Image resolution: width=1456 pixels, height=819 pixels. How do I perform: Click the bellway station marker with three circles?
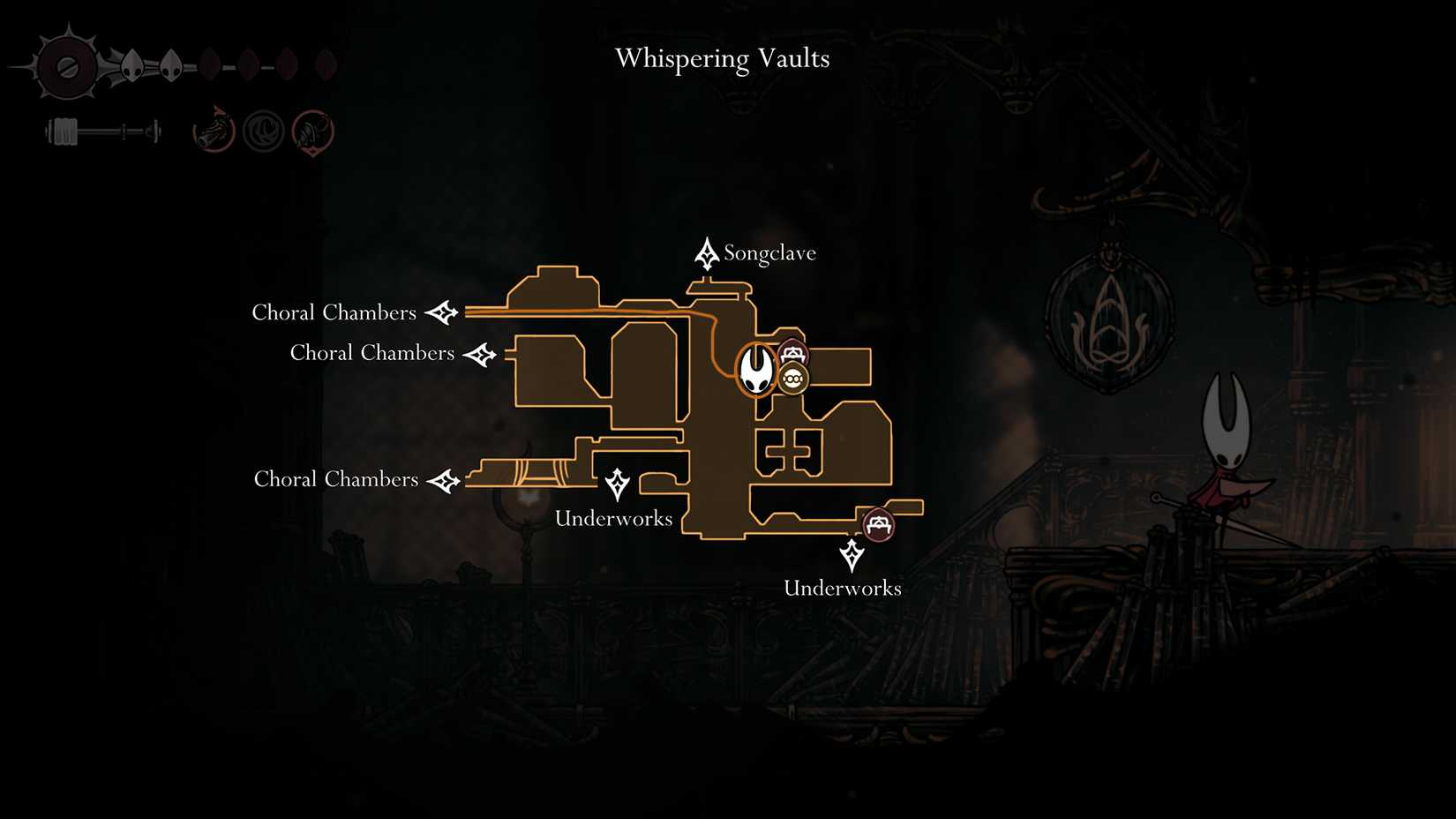tap(793, 378)
